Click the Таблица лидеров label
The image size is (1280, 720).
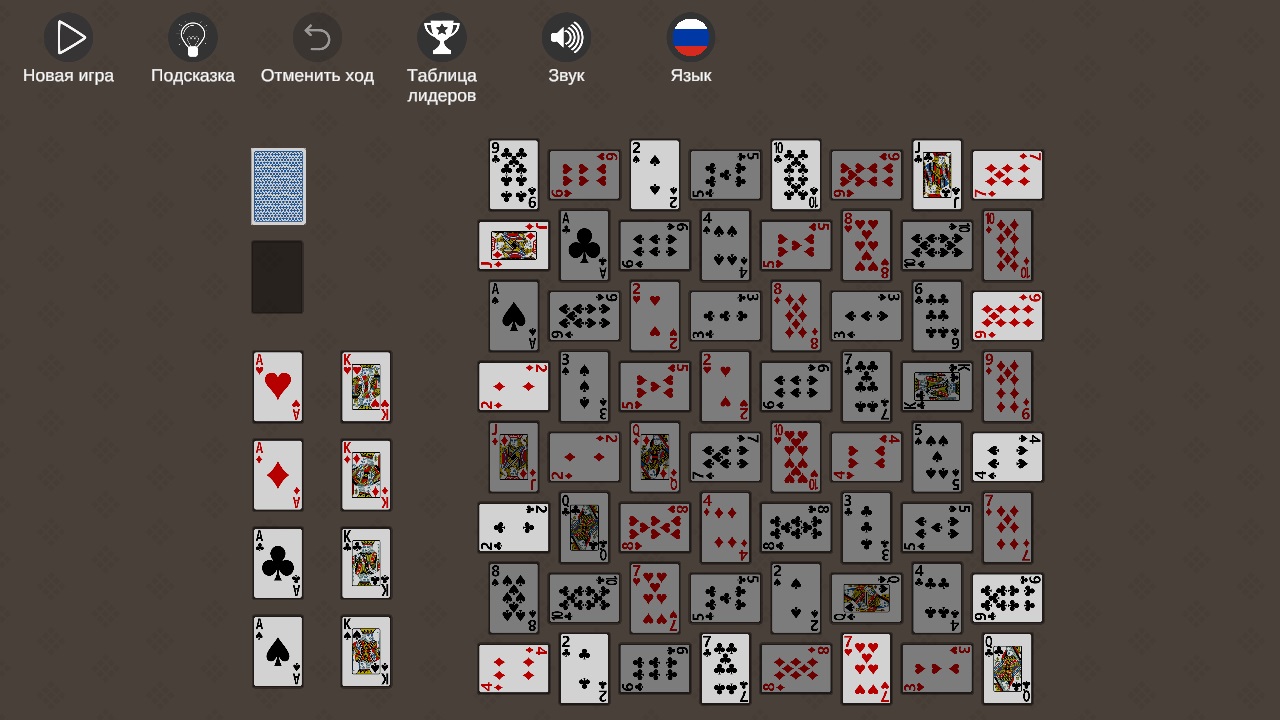[x=441, y=85]
